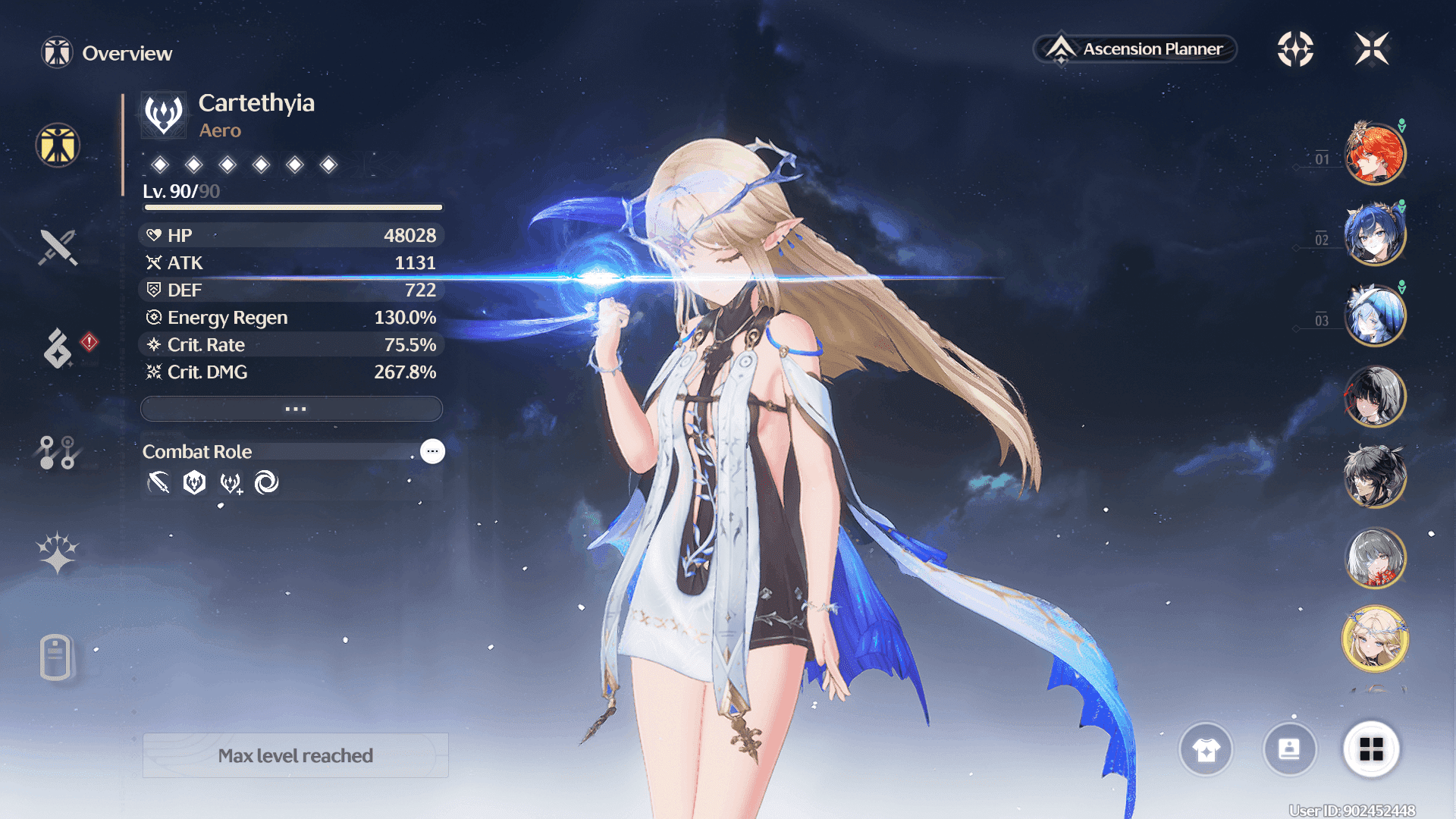This screenshot has height=819, width=1456.
Task: Switch to the Weapon tab with crossed swords
Action: (x=58, y=247)
